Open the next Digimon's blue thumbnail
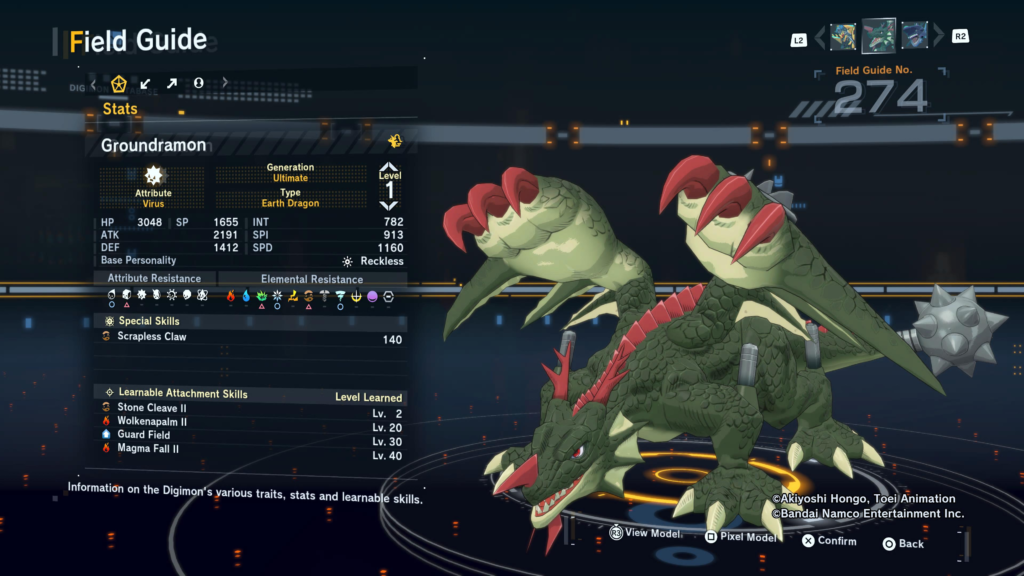The width and height of the screenshot is (1024, 576). 914,36
